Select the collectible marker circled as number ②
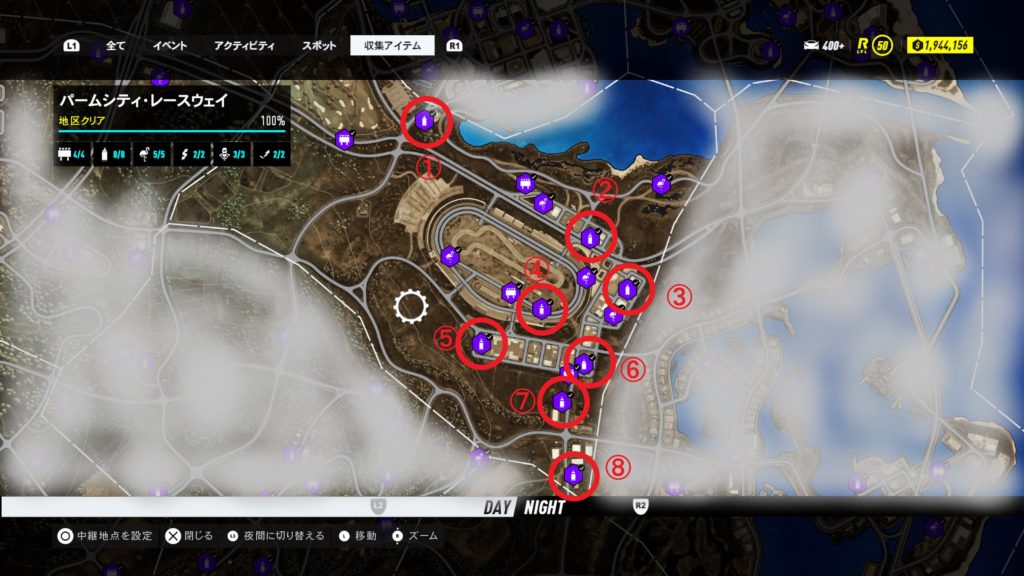The height and width of the screenshot is (576, 1024). tap(590, 238)
